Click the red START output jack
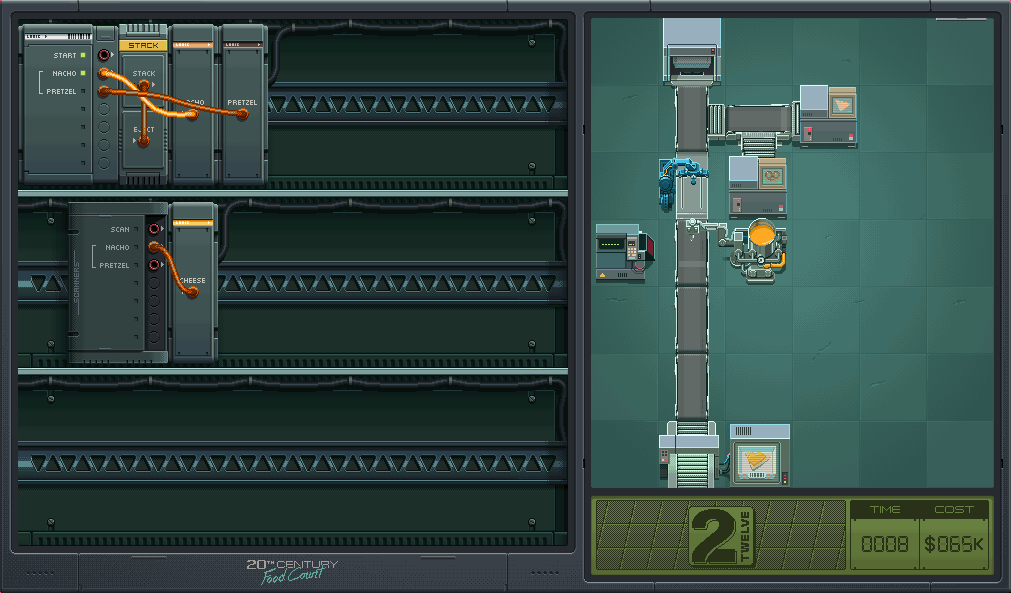 (x=104, y=55)
